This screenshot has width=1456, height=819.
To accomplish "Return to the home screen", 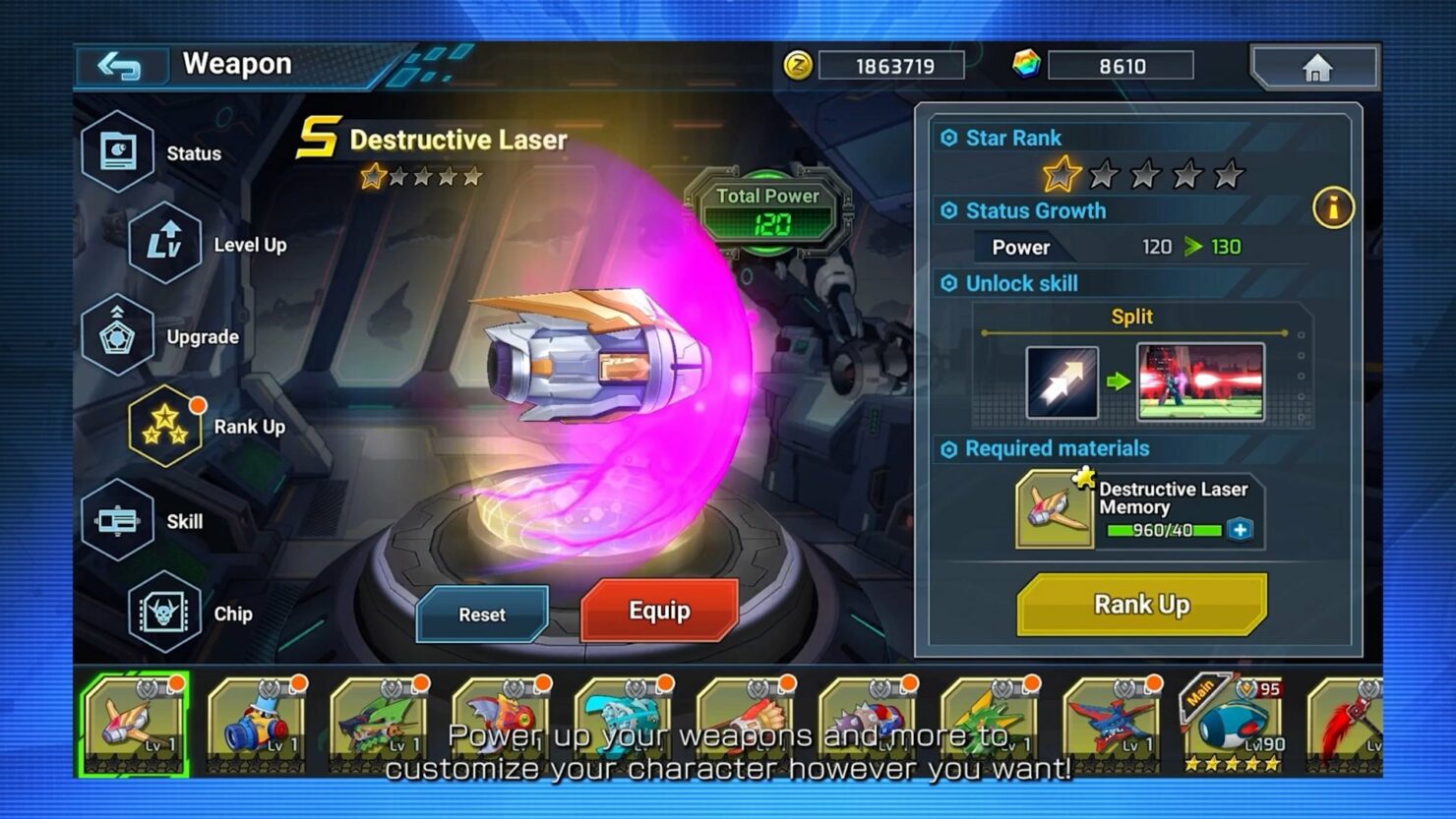I will coord(1315,68).
